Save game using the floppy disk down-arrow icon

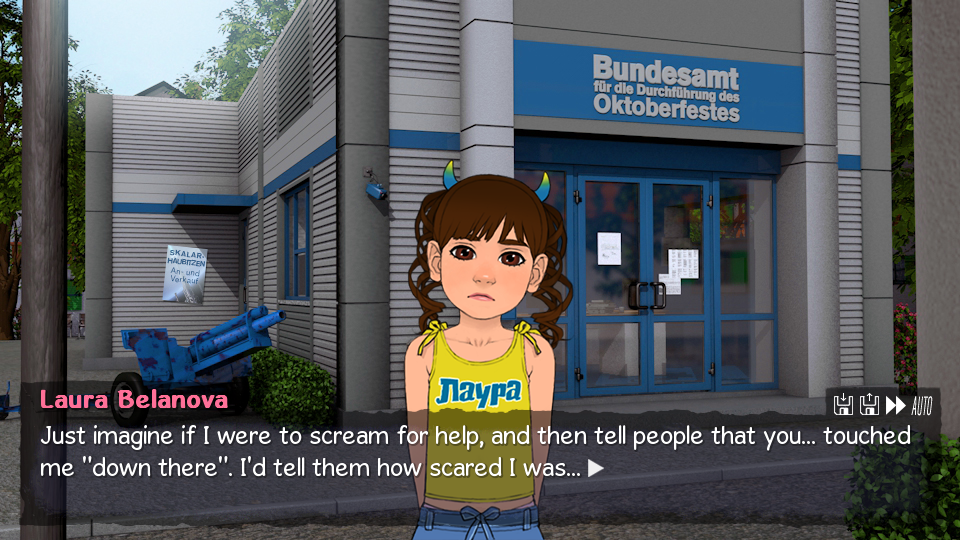pos(844,405)
